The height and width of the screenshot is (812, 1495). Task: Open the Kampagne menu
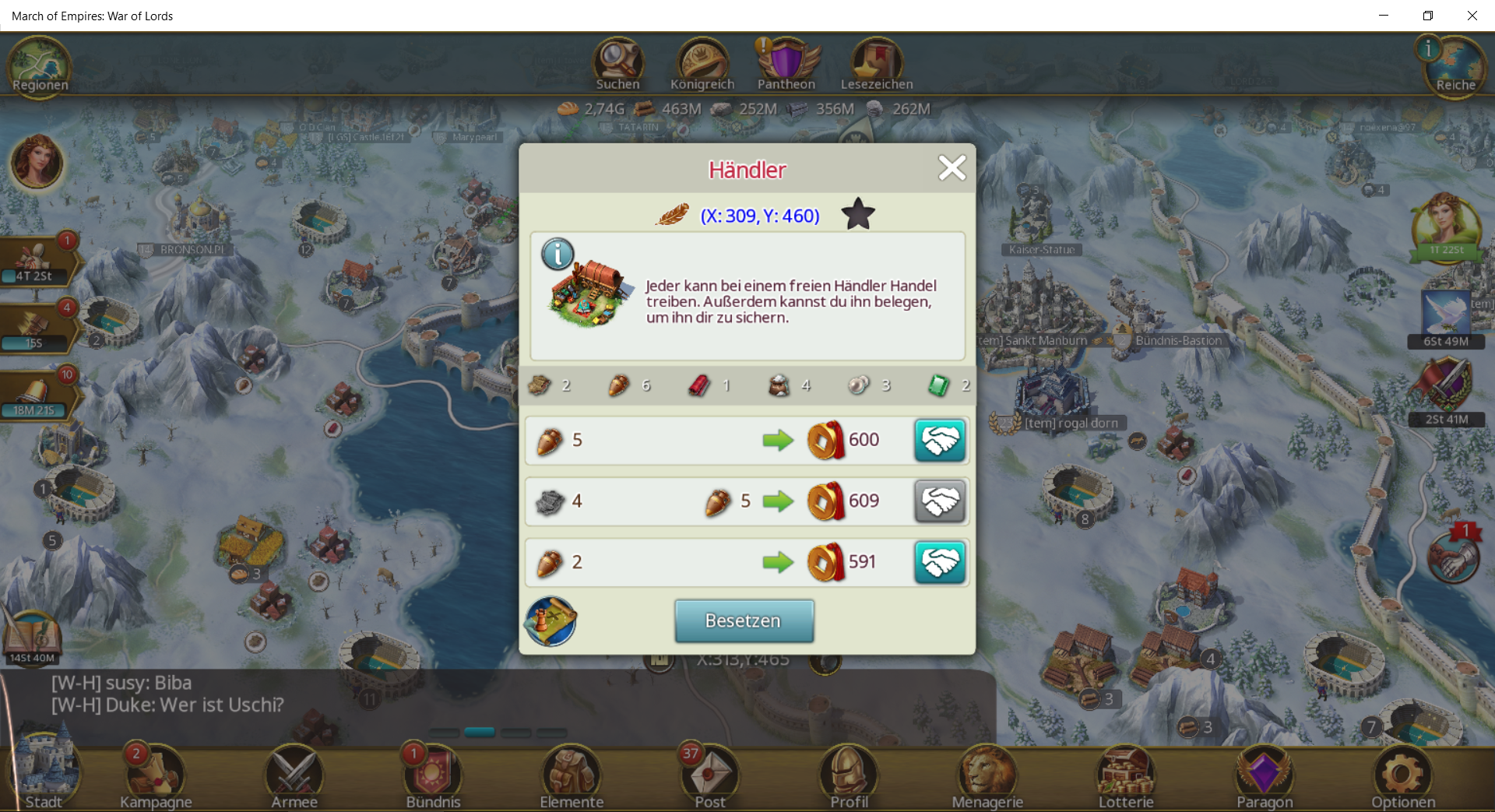(x=156, y=776)
